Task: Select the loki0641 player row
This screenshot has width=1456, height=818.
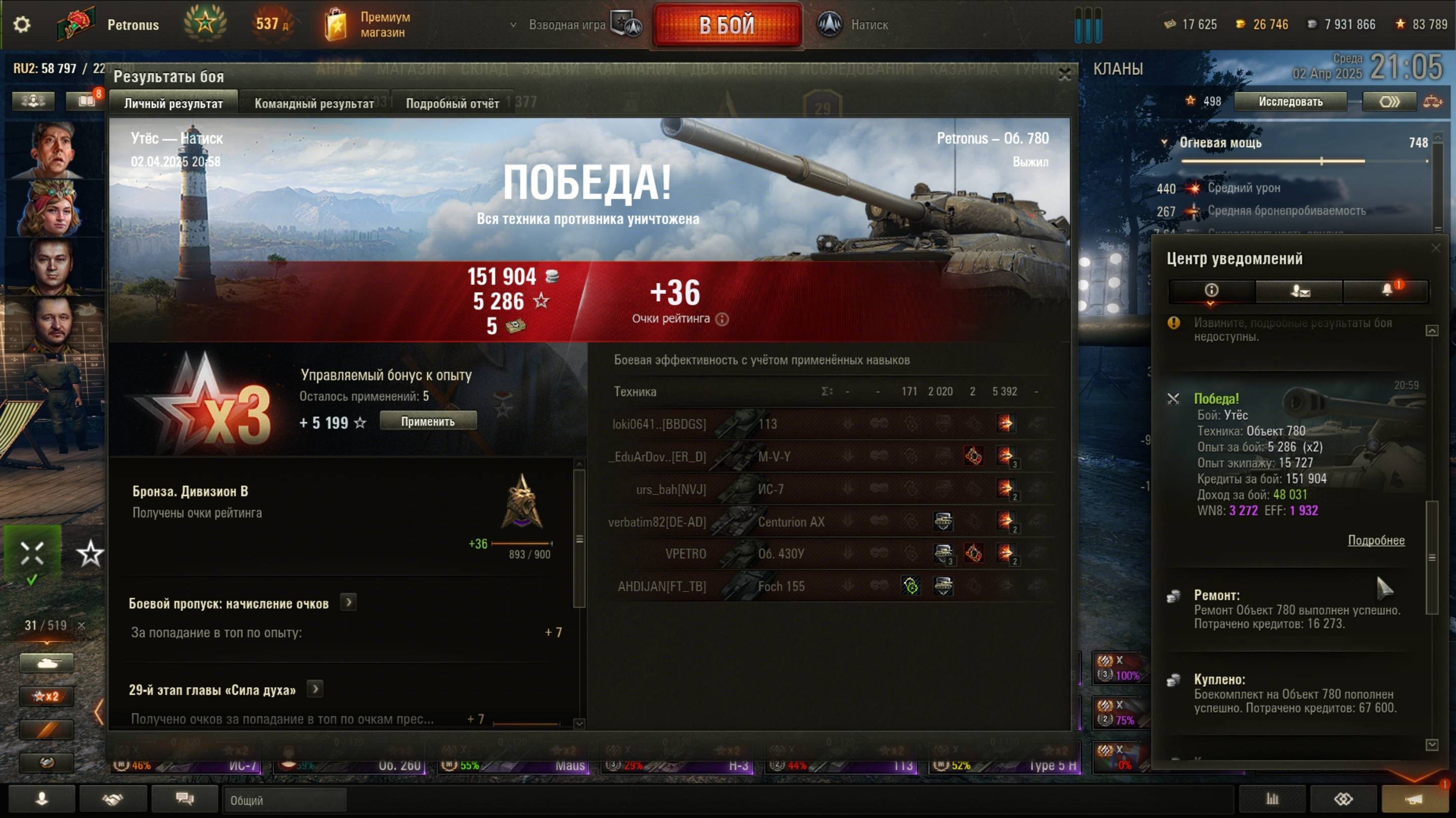Action: tap(659, 424)
